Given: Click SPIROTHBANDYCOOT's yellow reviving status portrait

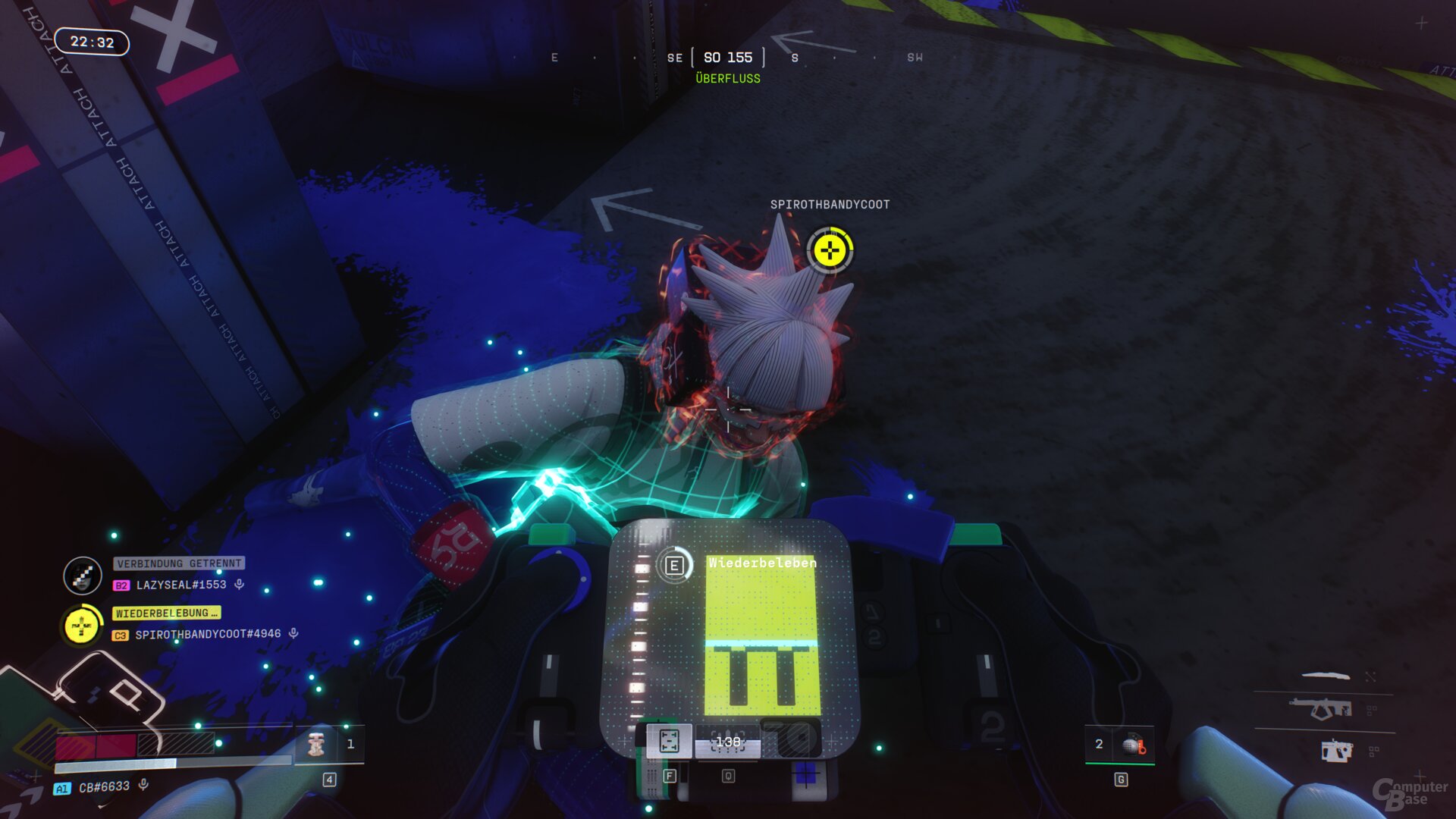Looking at the screenshot, I should 81,626.
